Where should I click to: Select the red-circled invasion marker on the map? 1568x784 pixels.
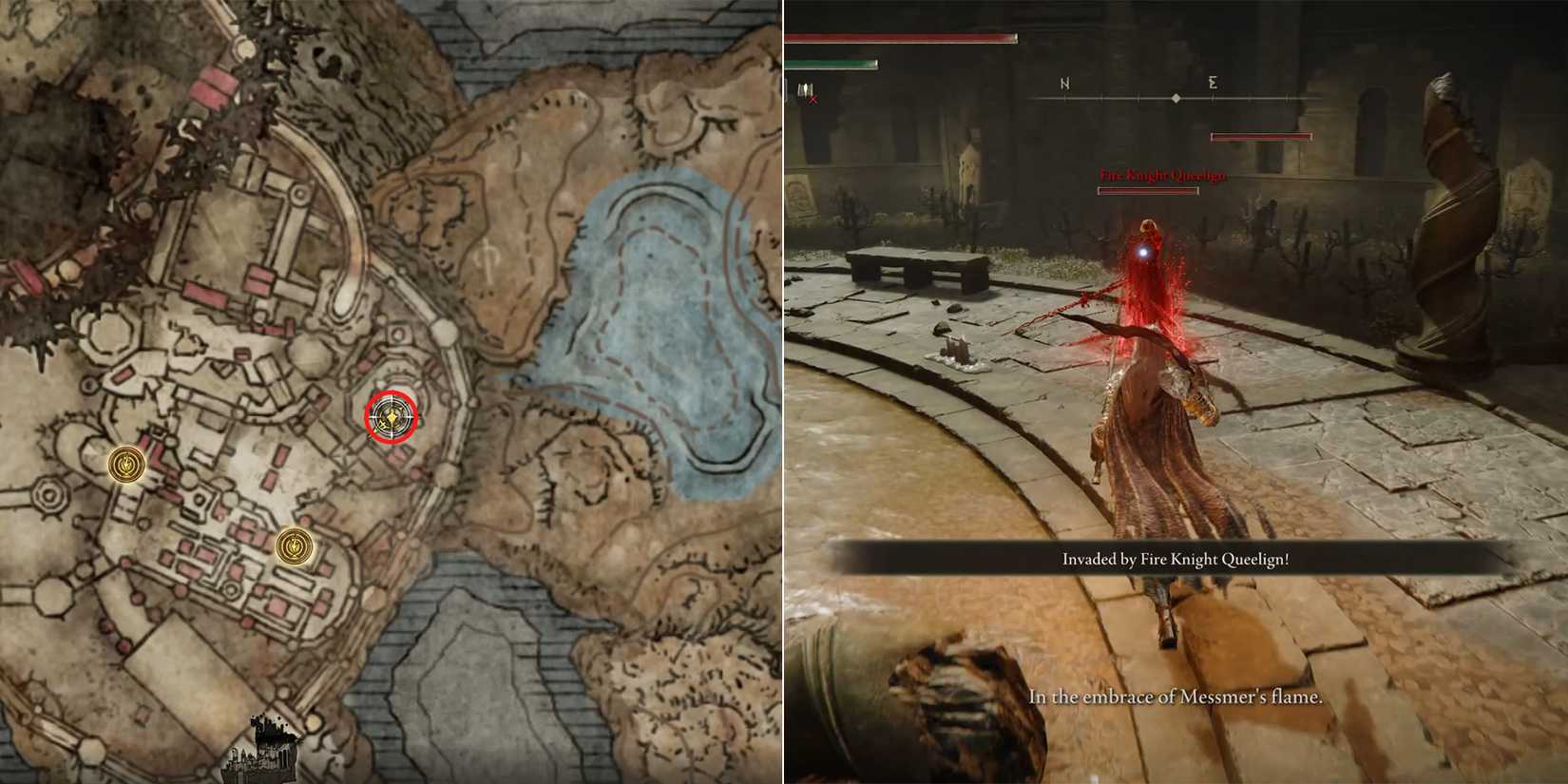(391, 414)
